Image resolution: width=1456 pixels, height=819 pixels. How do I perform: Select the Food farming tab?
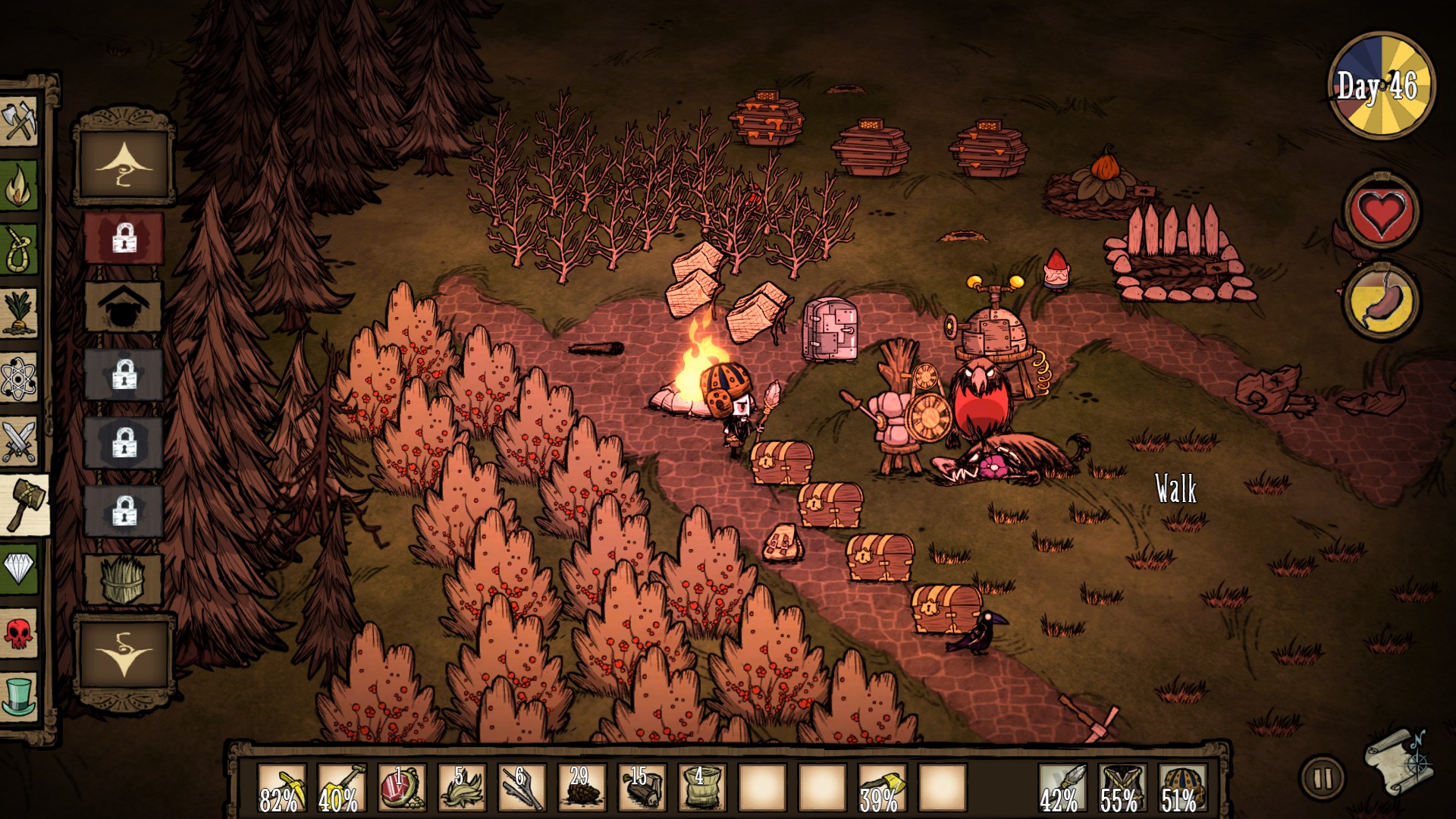(x=19, y=312)
